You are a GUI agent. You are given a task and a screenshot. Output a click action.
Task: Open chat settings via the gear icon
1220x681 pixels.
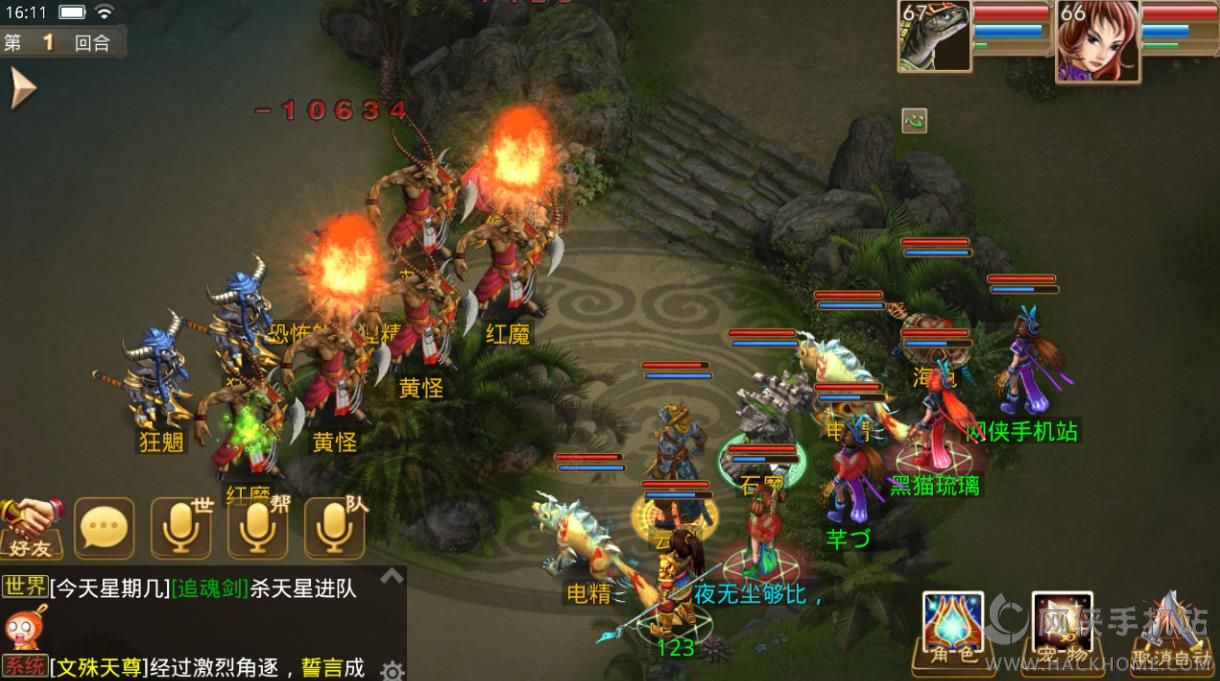(392, 670)
